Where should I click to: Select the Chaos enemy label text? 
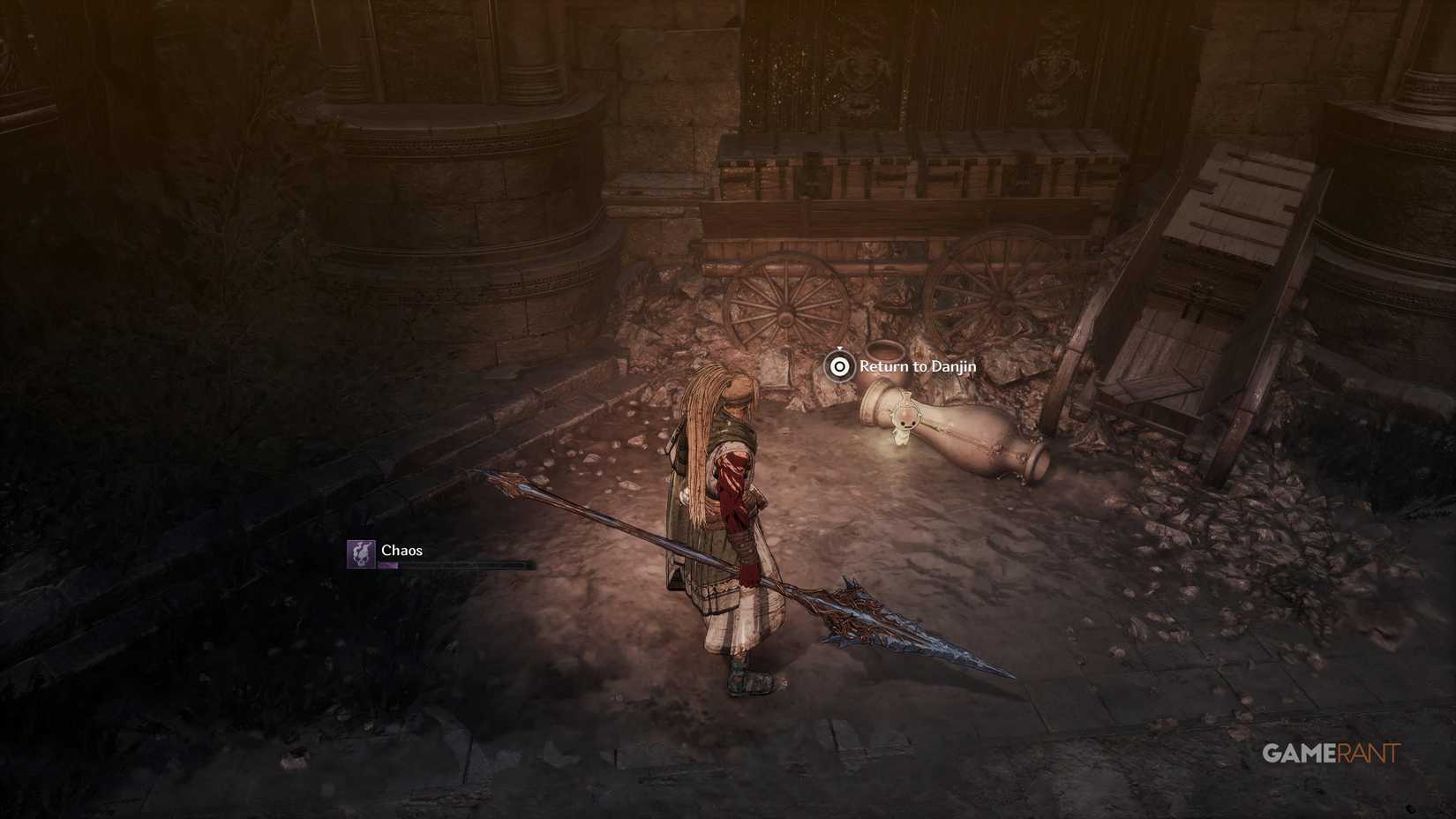coord(402,549)
